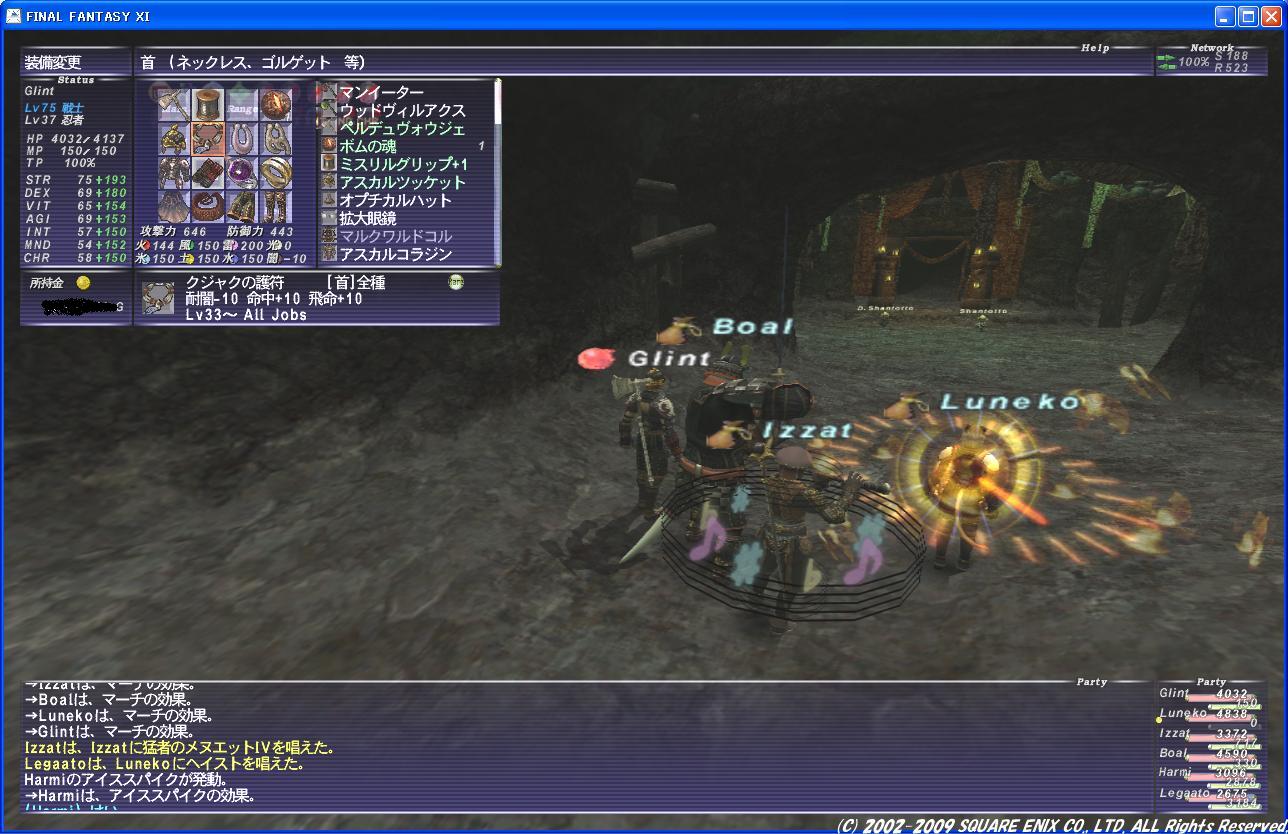The width and height of the screenshot is (1288, 834).
Task: Minimize the game window
Action: coord(1225,16)
